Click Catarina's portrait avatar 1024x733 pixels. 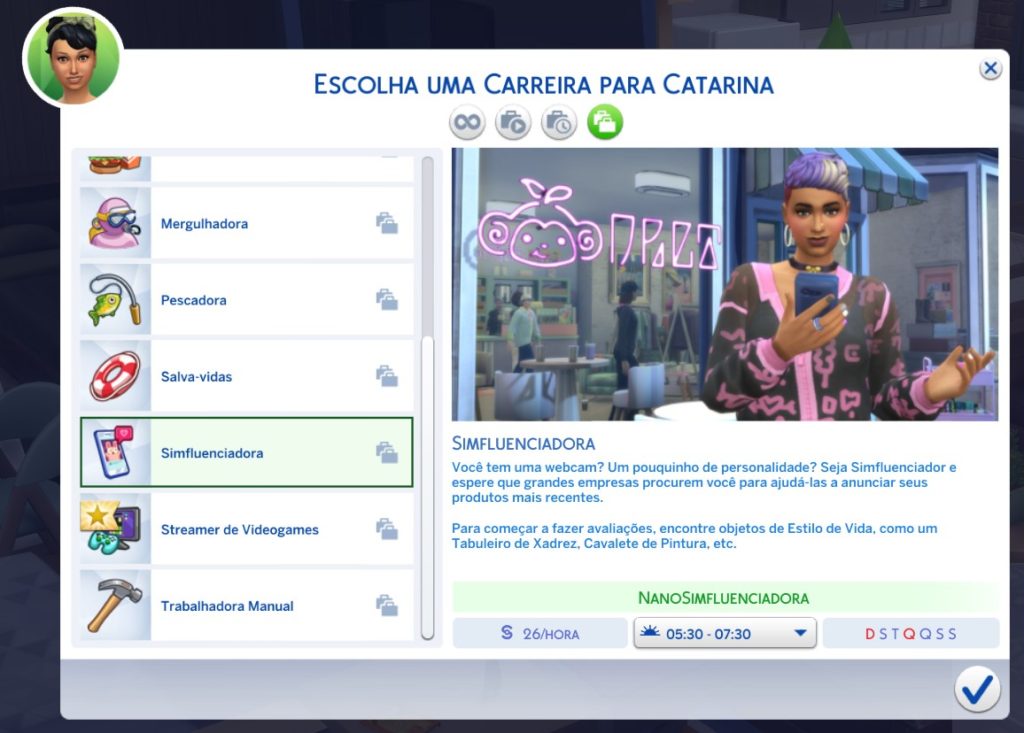[x=72, y=58]
